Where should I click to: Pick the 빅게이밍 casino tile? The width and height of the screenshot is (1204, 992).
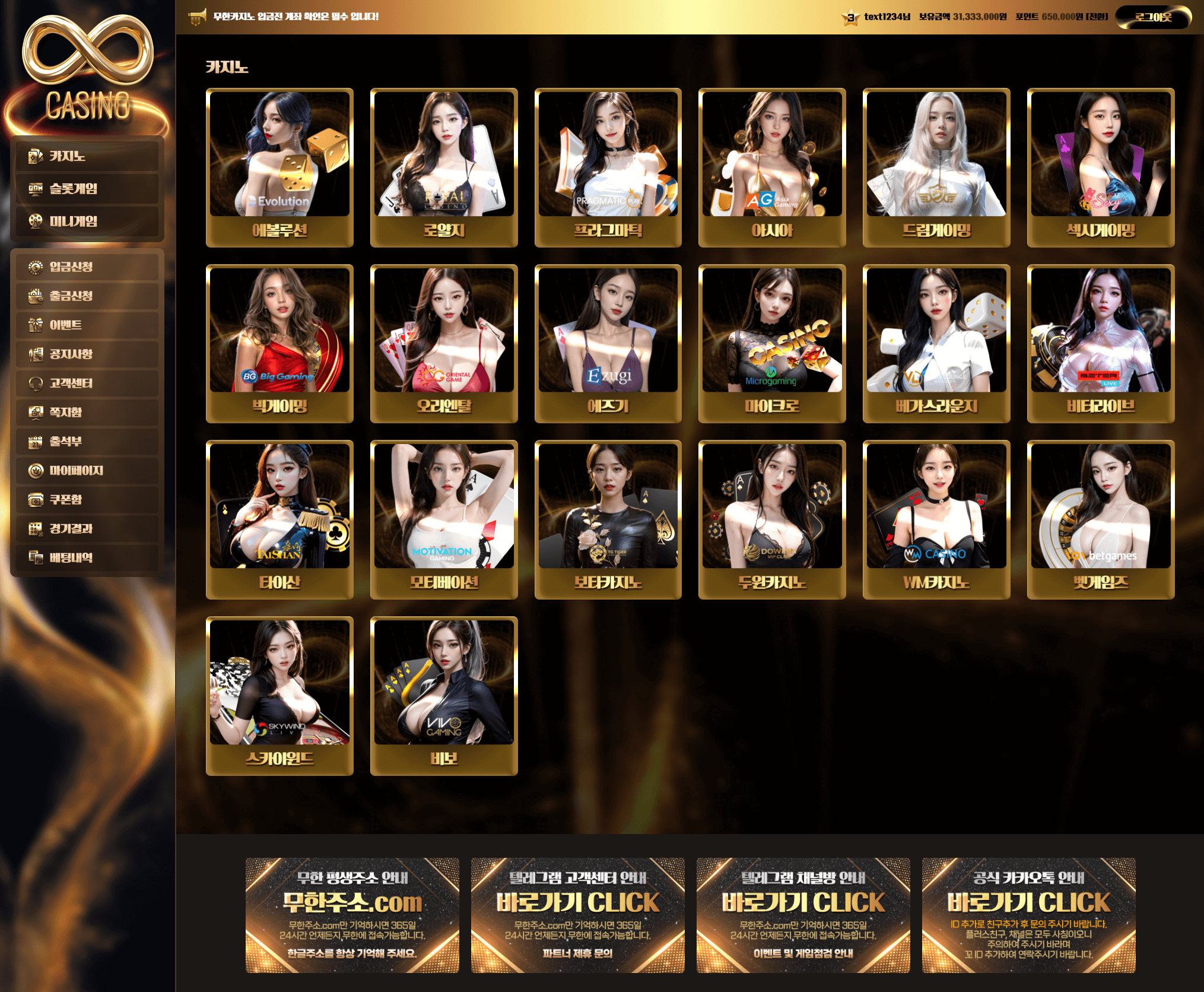coord(279,343)
